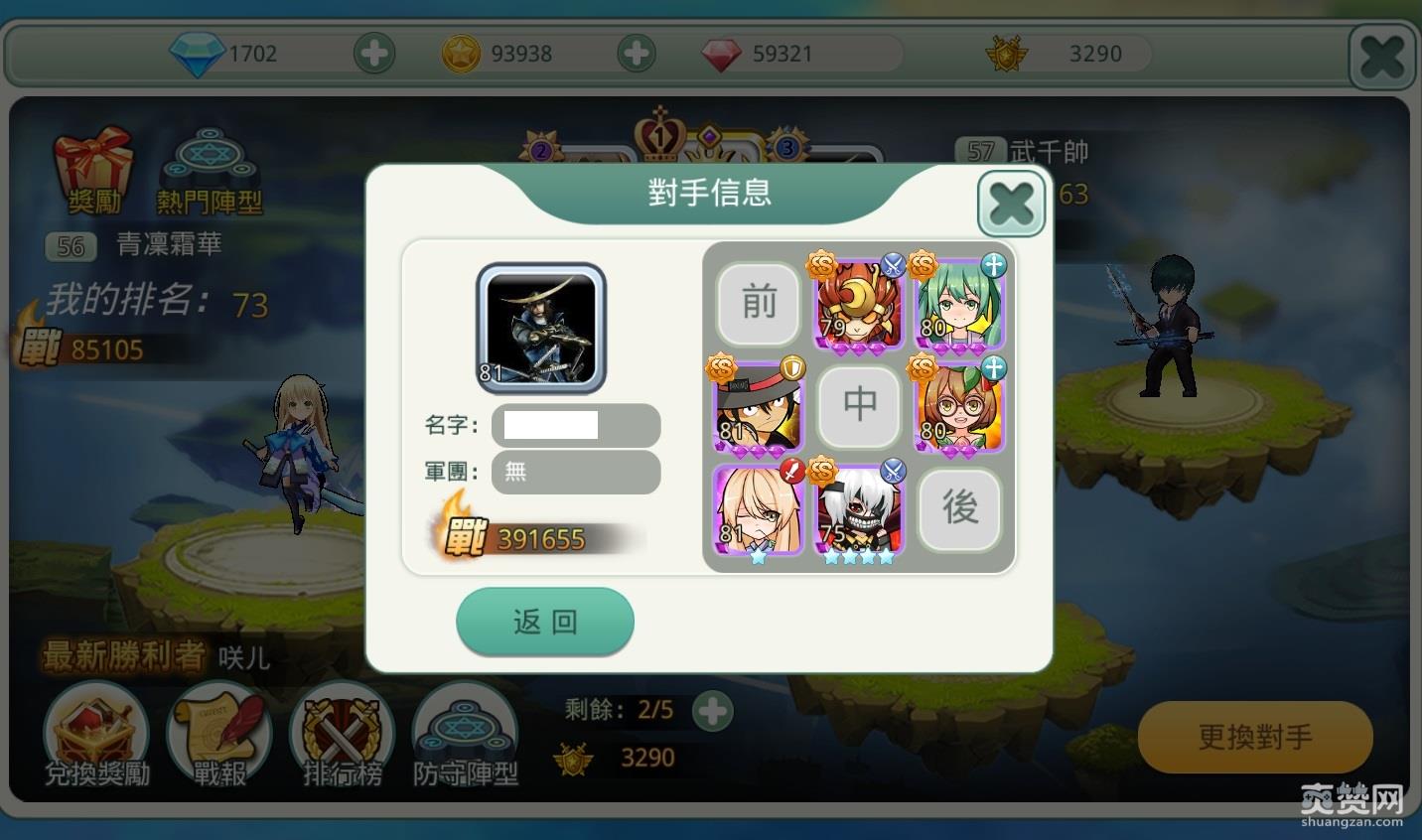This screenshot has height=840, width=1422.
Task: Click the red gem currency icon
Action: coord(724,54)
